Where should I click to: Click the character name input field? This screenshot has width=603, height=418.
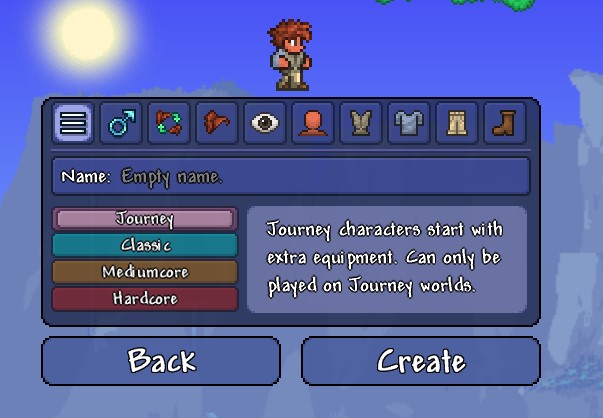pyautogui.click(x=291, y=177)
